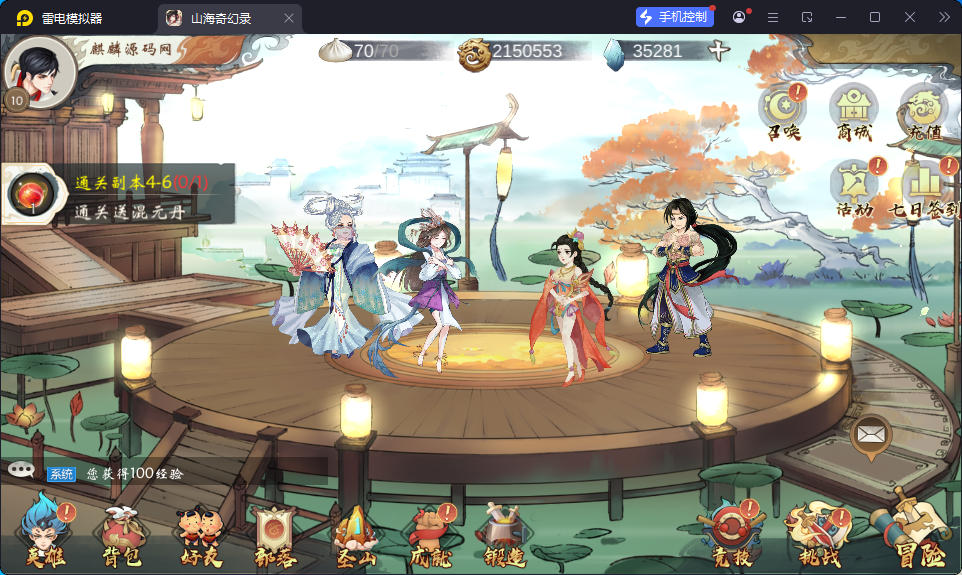Screen dimensions: 962x575
Task: Enter the 圣山 (Sacred Mountain) feature
Action: click(355, 534)
